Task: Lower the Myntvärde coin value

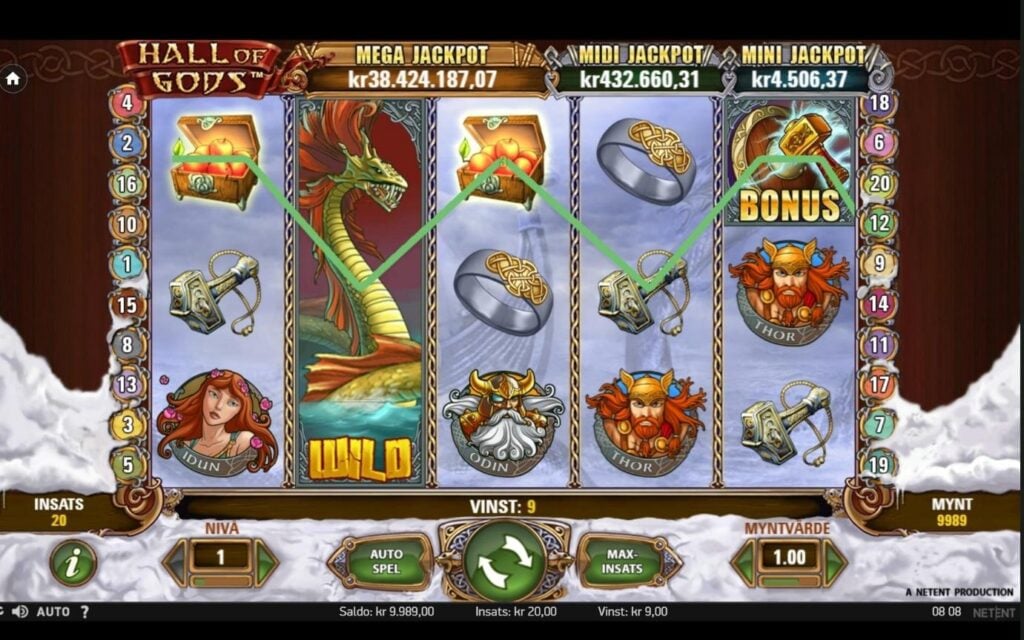Action: [744, 564]
